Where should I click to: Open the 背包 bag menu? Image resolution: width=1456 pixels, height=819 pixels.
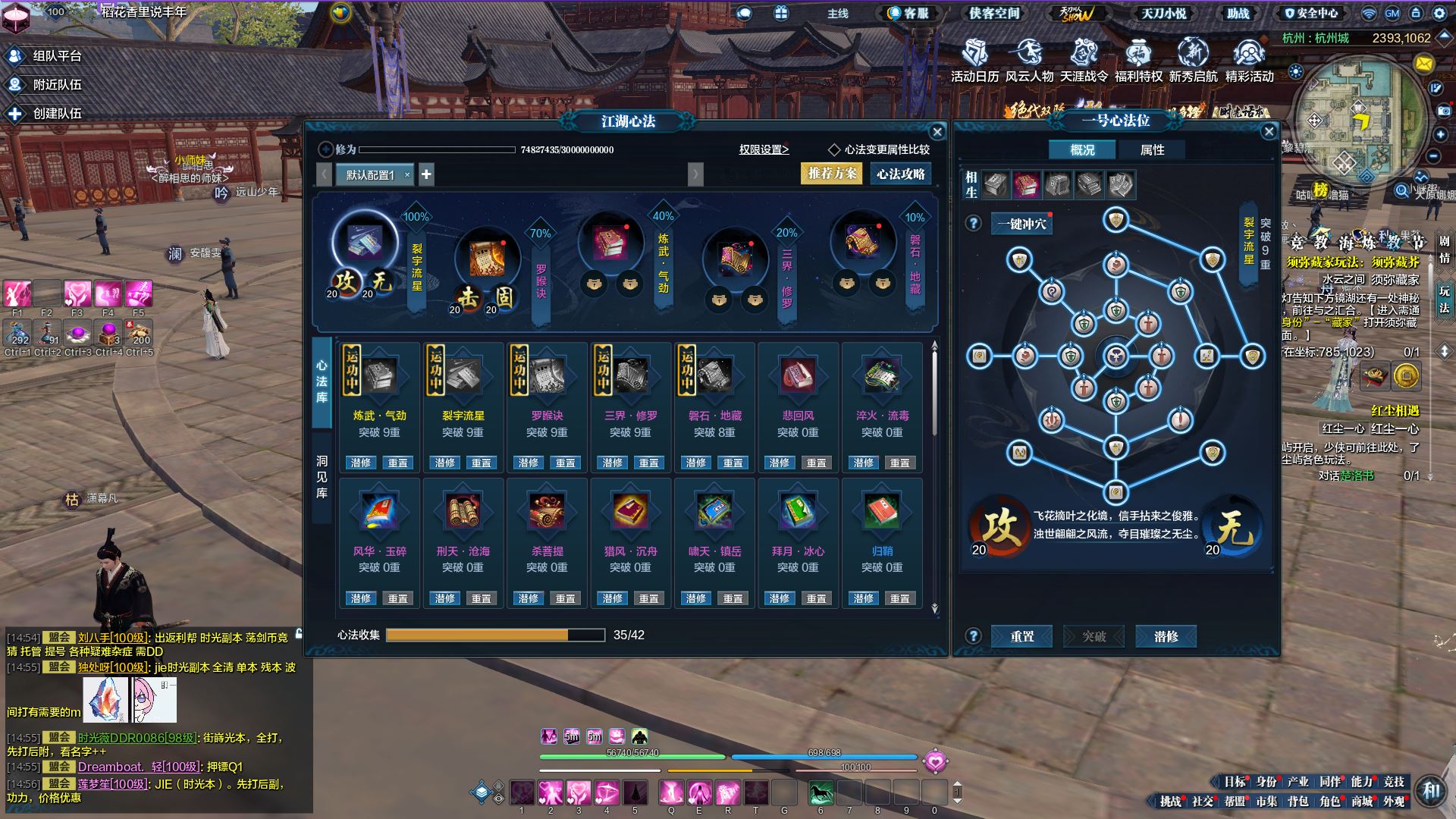coord(1298,801)
